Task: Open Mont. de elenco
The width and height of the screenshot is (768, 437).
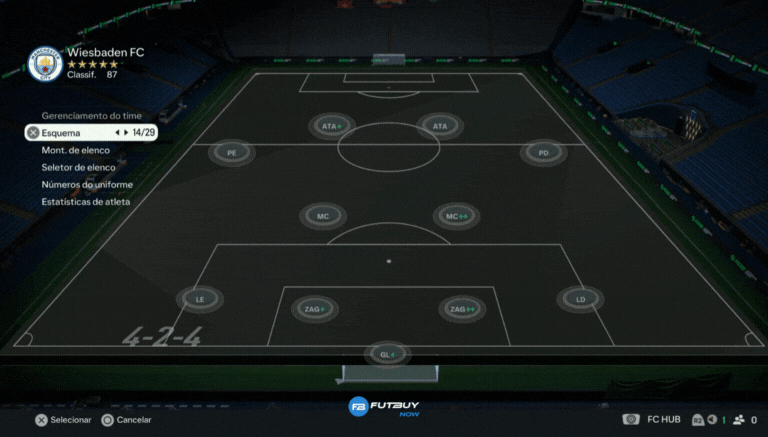Action: point(76,150)
